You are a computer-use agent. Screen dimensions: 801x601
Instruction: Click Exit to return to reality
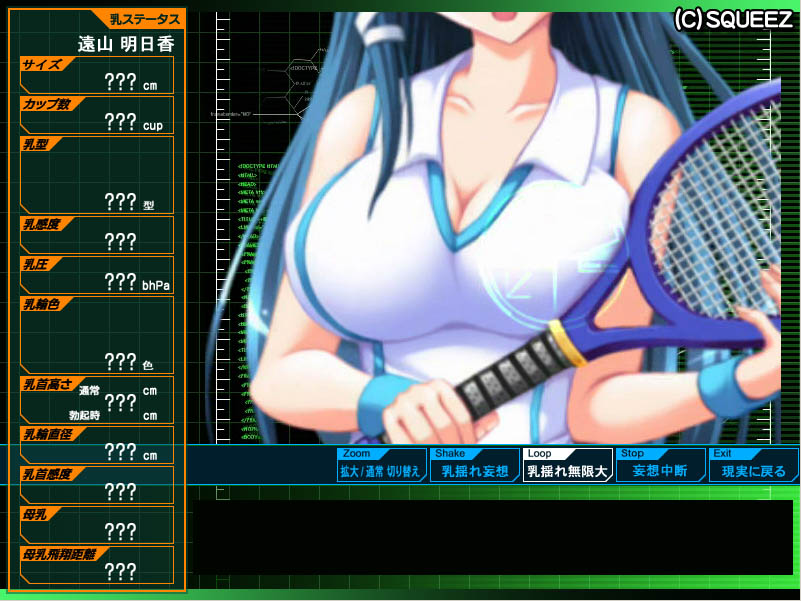[x=753, y=465]
